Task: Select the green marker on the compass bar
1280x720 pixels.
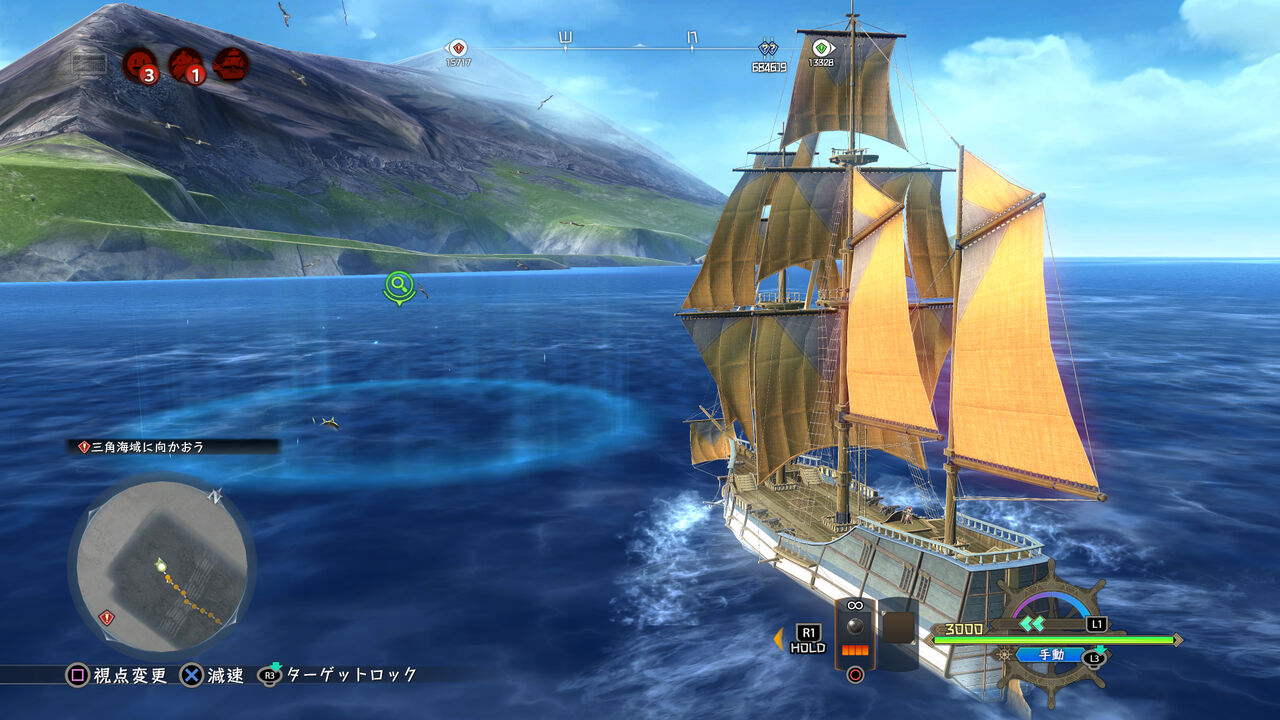Action: pyautogui.click(x=821, y=47)
